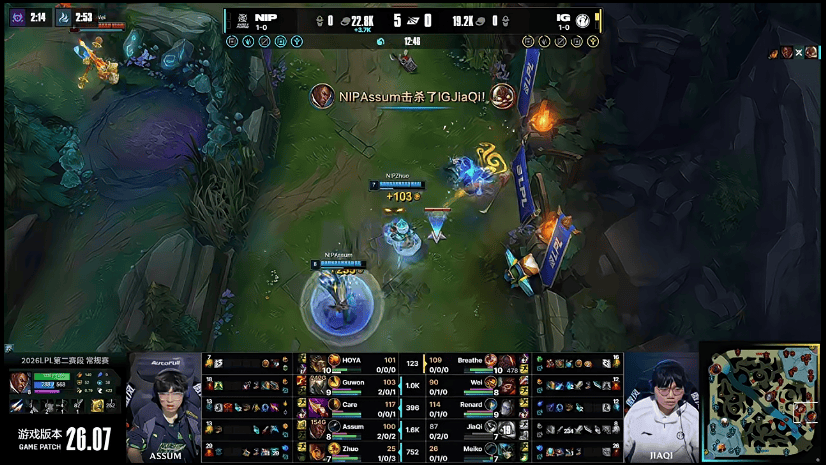This screenshot has width=826, height=465.
Task: Click the void grub timer icon
Action: [x=15, y=17]
